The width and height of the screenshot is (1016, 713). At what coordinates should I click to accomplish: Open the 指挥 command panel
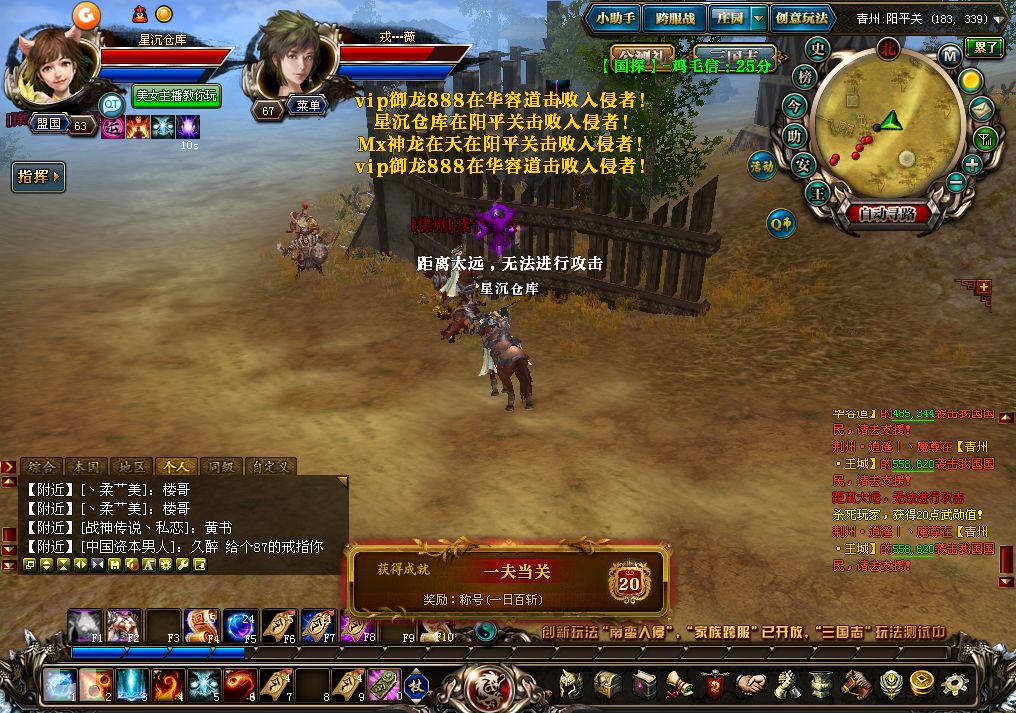tap(39, 177)
